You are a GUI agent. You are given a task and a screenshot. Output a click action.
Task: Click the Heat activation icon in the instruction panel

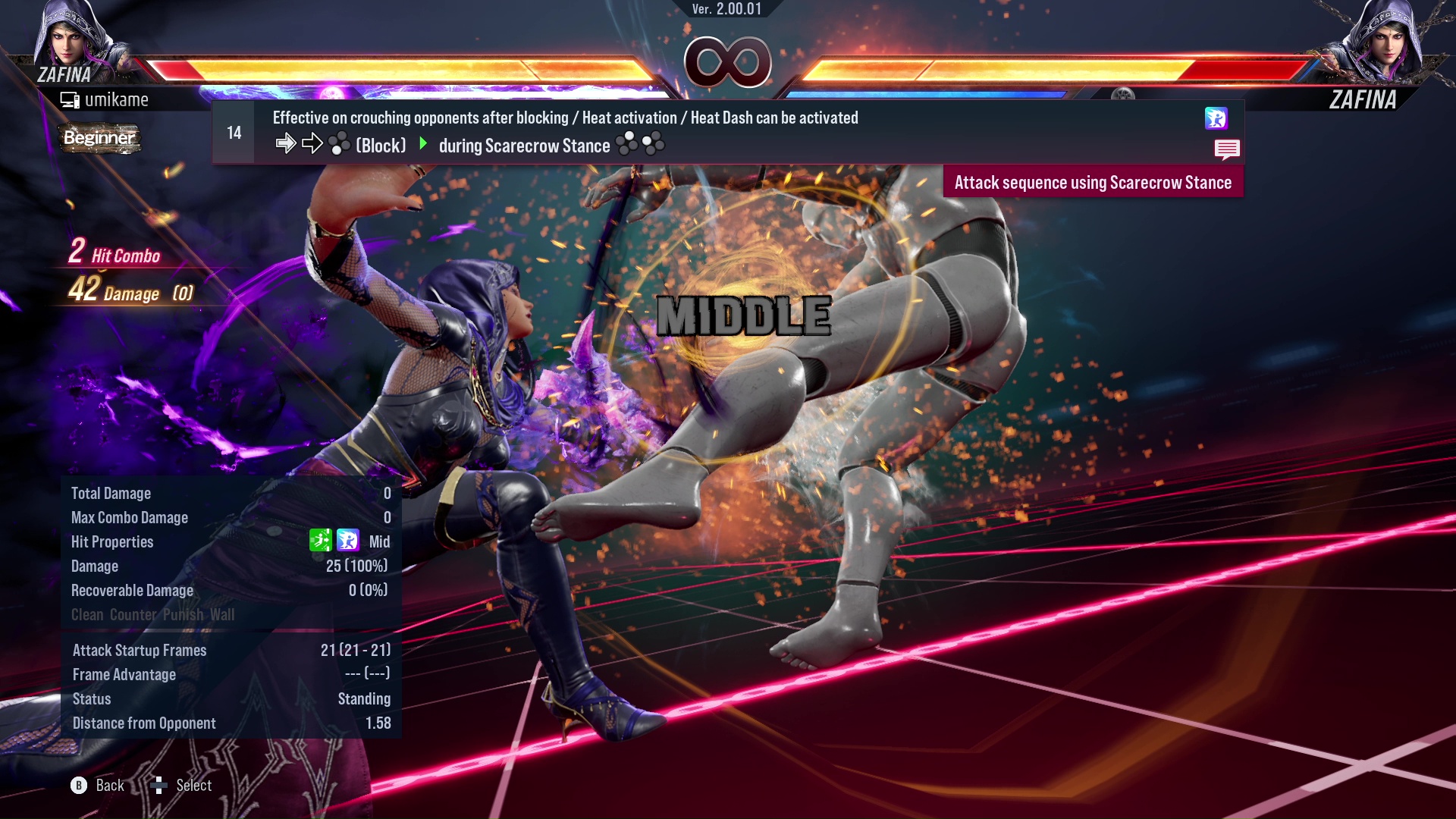1218,119
